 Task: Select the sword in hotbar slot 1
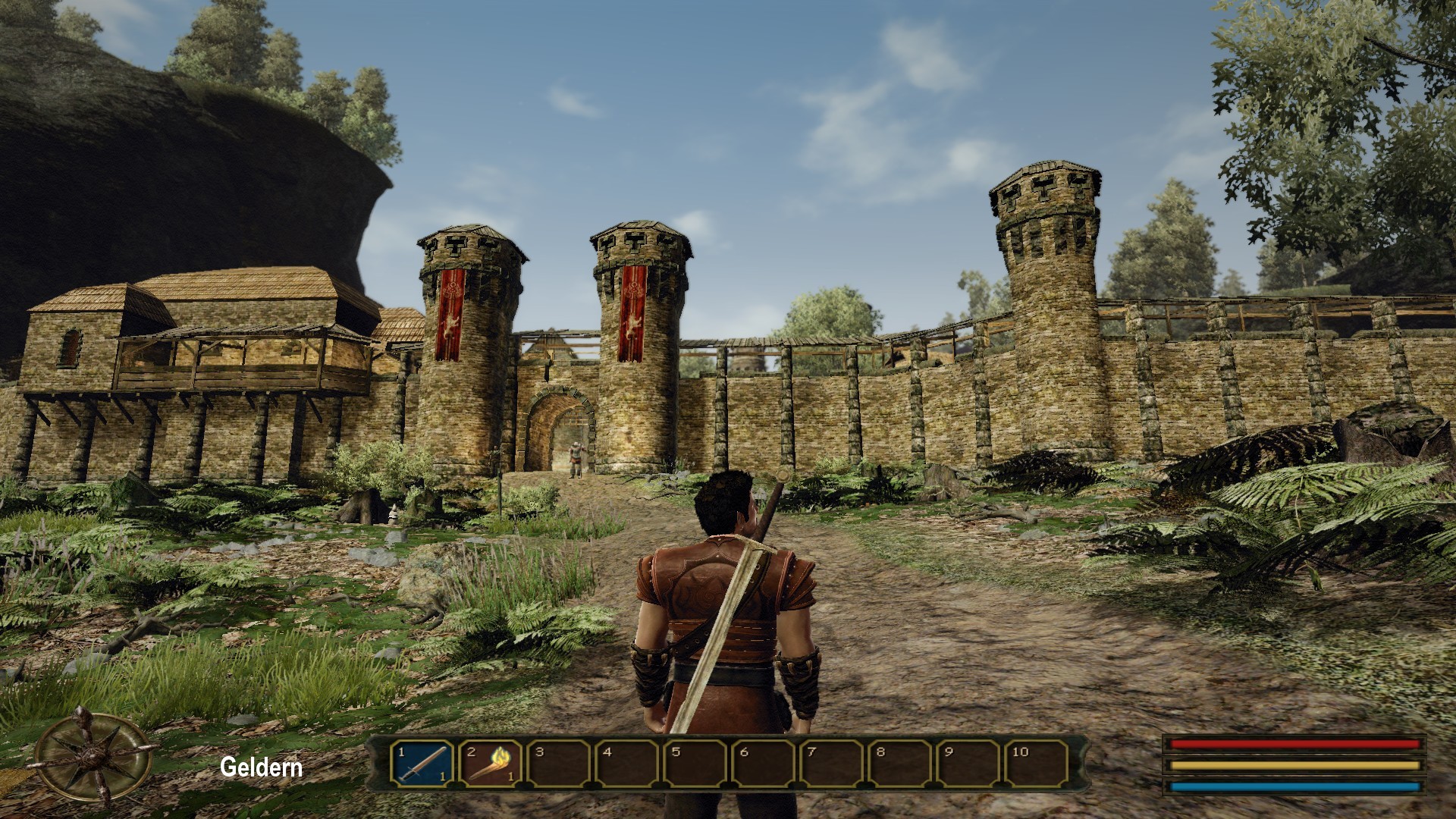click(x=422, y=763)
